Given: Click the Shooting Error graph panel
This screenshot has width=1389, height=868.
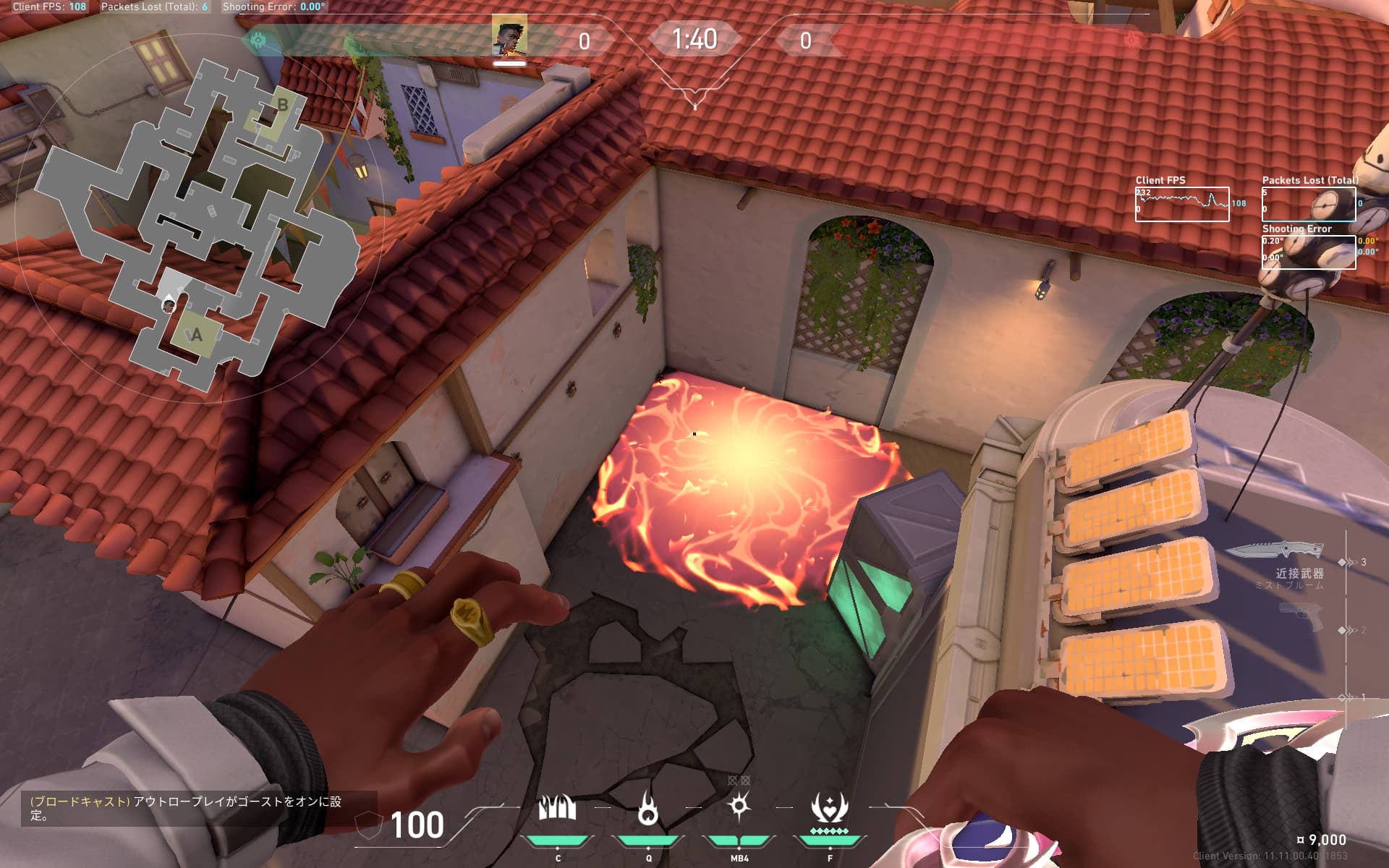Looking at the screenshot, I should coord(1308,252).
